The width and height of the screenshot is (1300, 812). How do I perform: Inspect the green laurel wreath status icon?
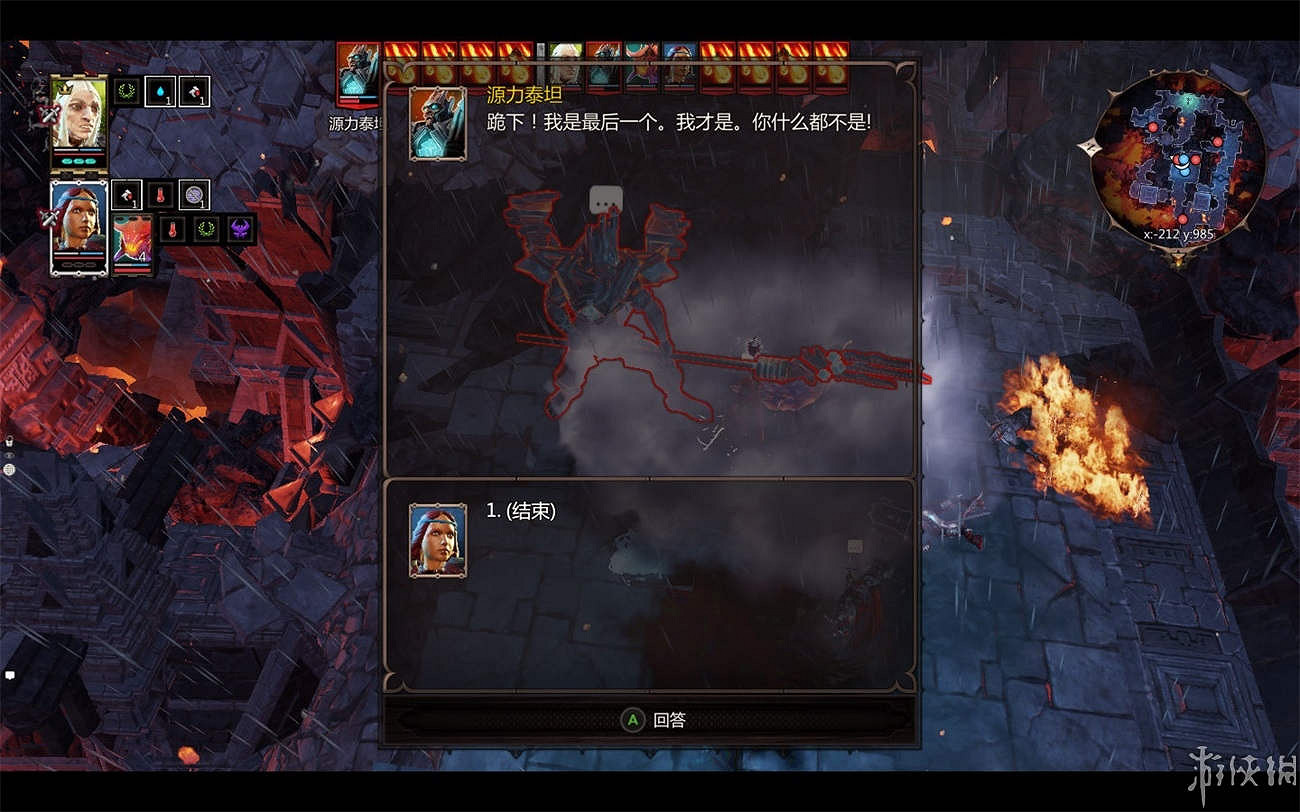coord(125,91)
